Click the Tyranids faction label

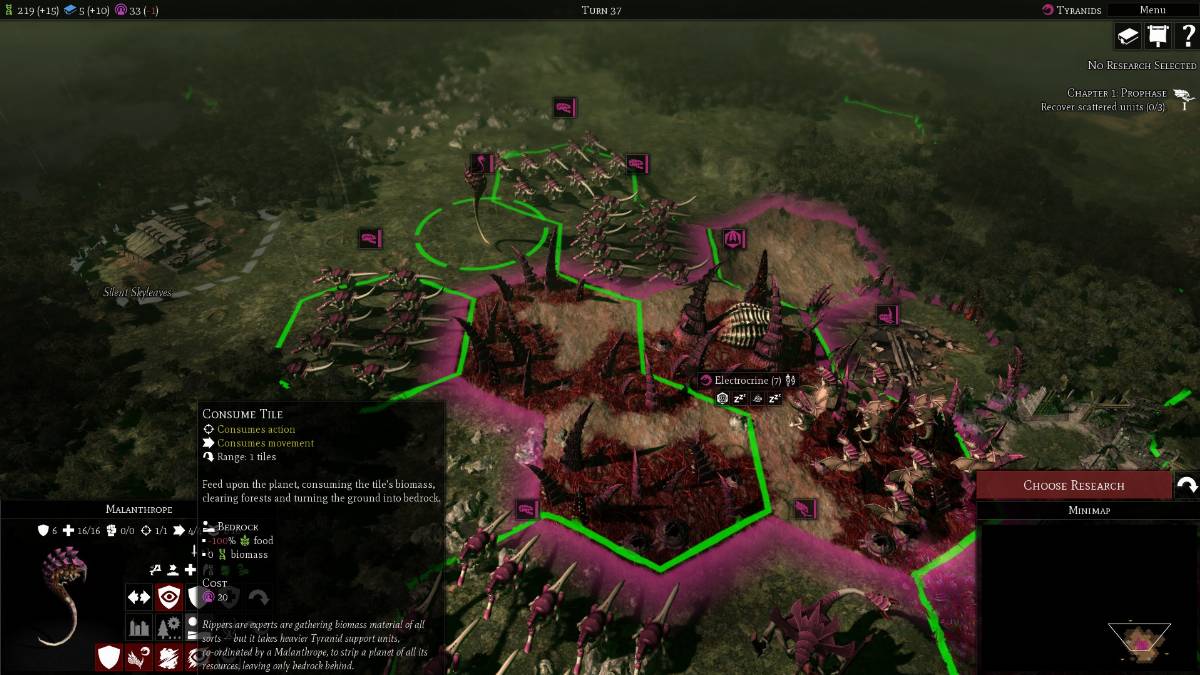(x=1072, y=10)
